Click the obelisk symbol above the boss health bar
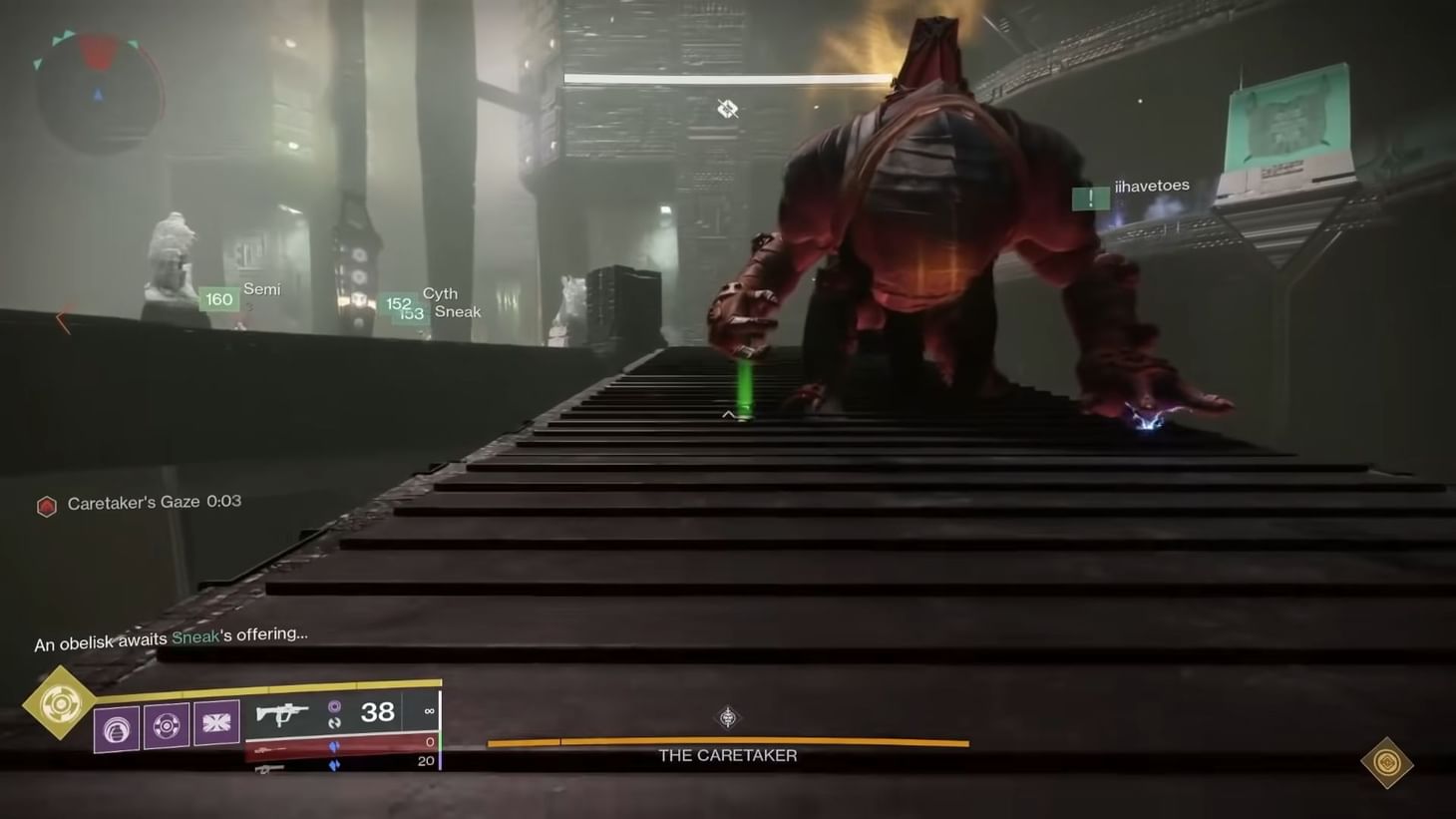Image resolution: width=1456 pixels, height=819 pixels. click(x=727, y=717)
